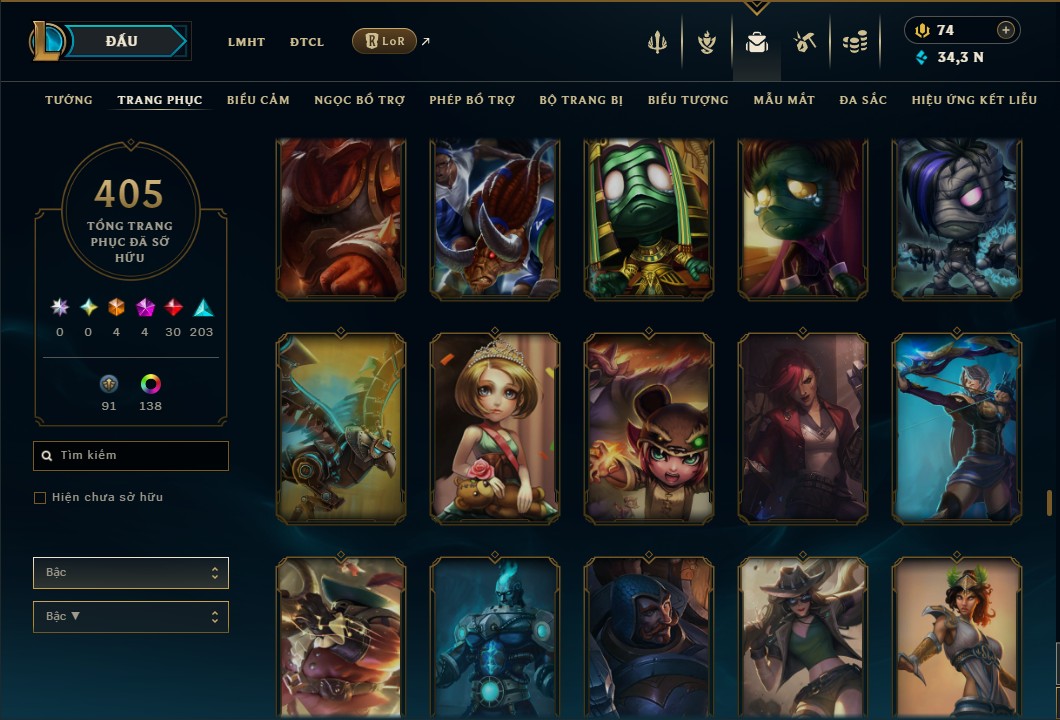Show the PHÉP BỔ TRỢ spells tab
Image resolution: width=1060 pixels, height=720 pixels.
[472, 100]
